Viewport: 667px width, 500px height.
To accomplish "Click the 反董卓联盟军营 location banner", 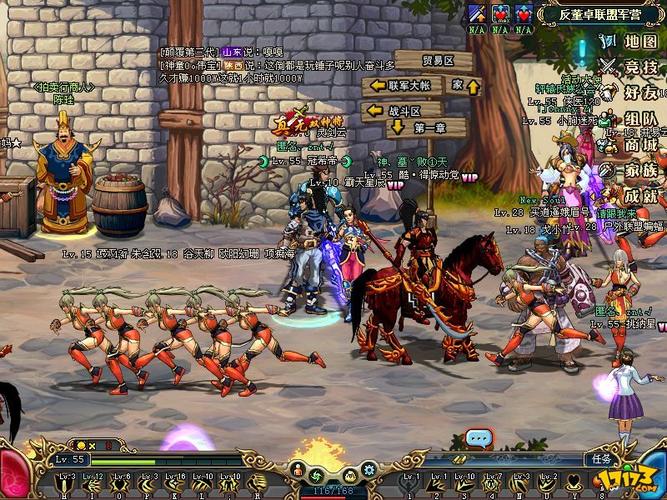I will [x=600, y=14].
